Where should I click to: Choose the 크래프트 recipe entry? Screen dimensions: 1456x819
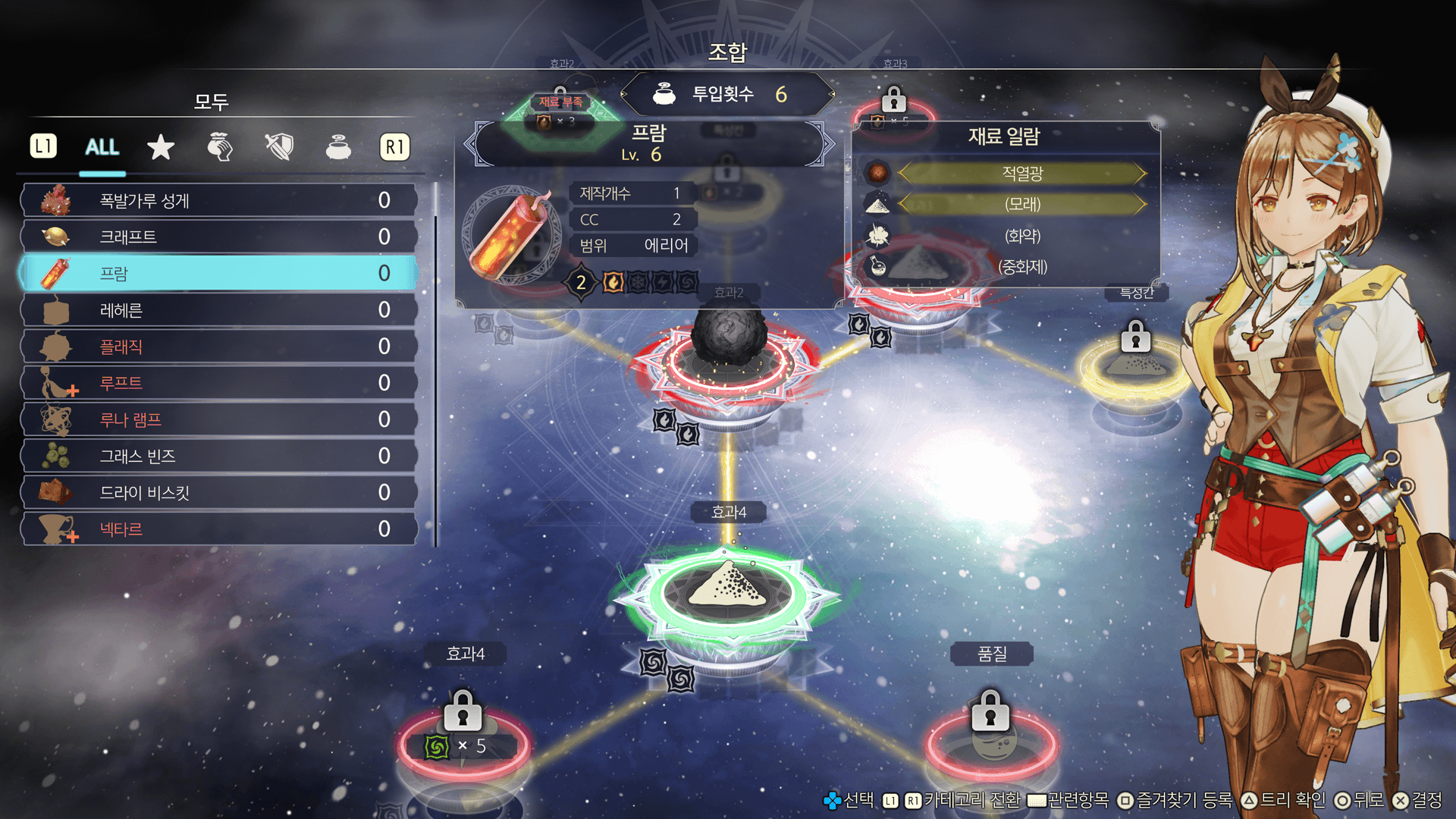click(x=220, y=237)
